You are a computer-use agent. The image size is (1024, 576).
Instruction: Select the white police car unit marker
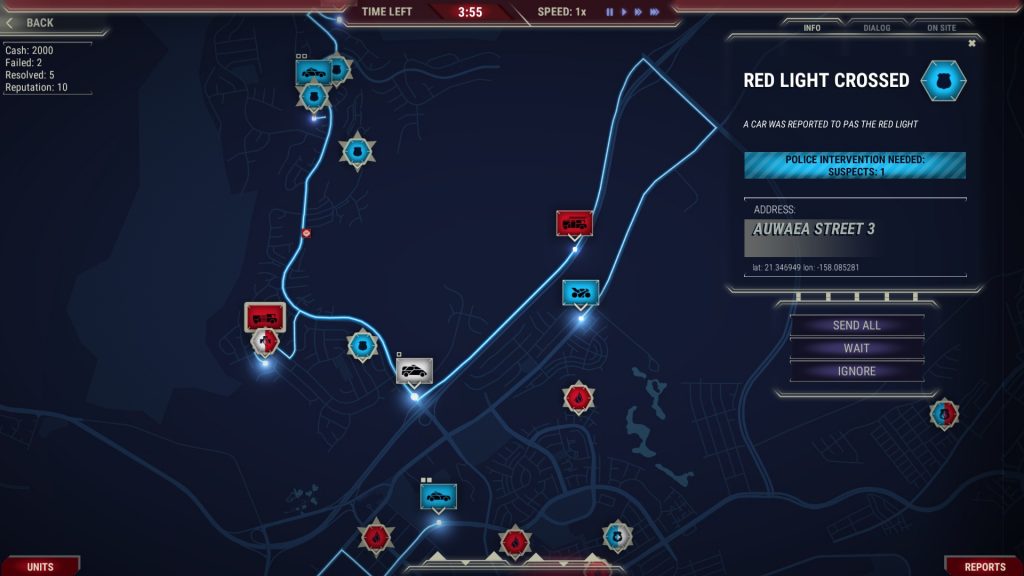(x=414, y=371)
